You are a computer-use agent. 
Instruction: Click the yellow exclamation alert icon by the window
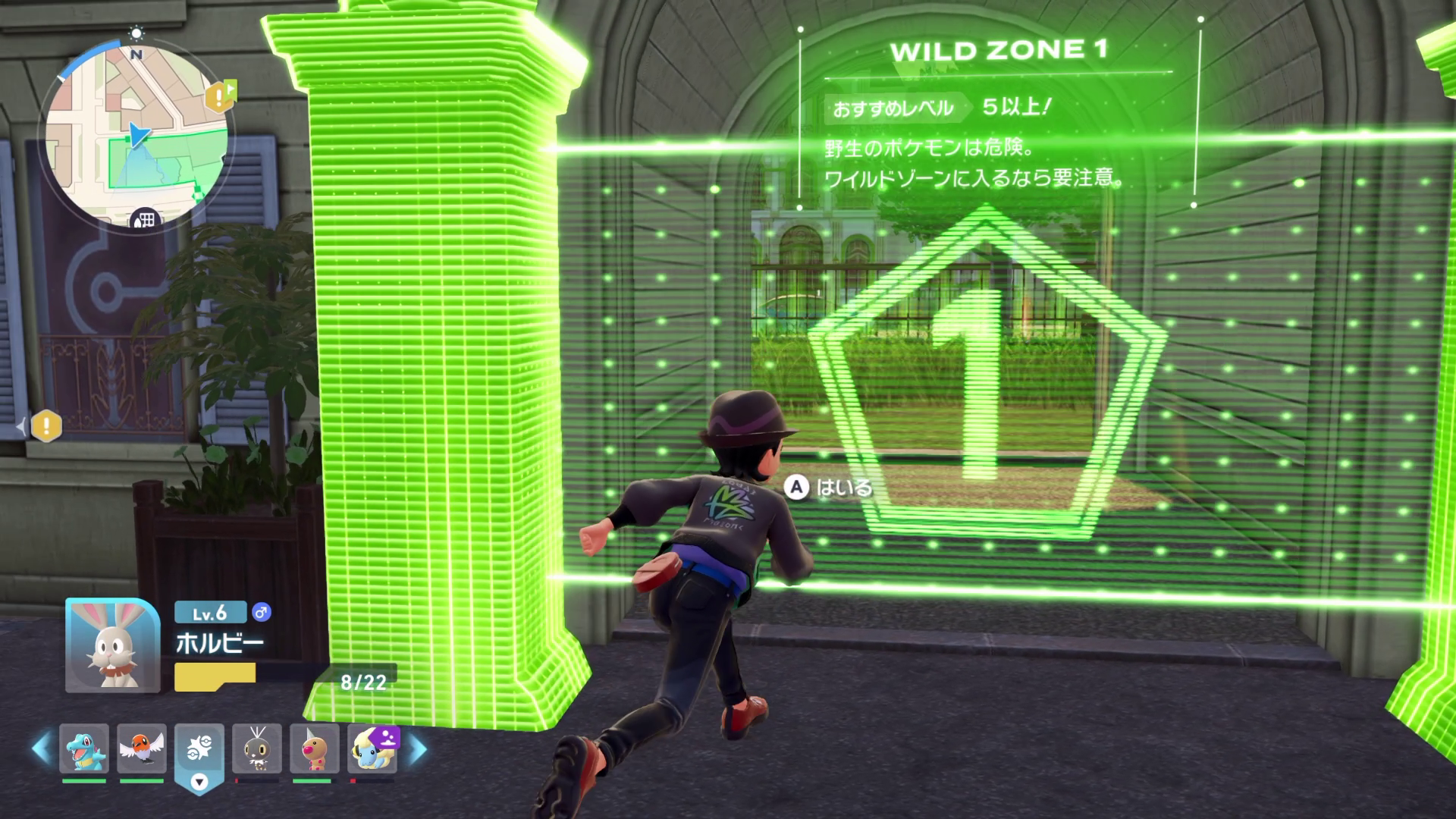(46, 425)
